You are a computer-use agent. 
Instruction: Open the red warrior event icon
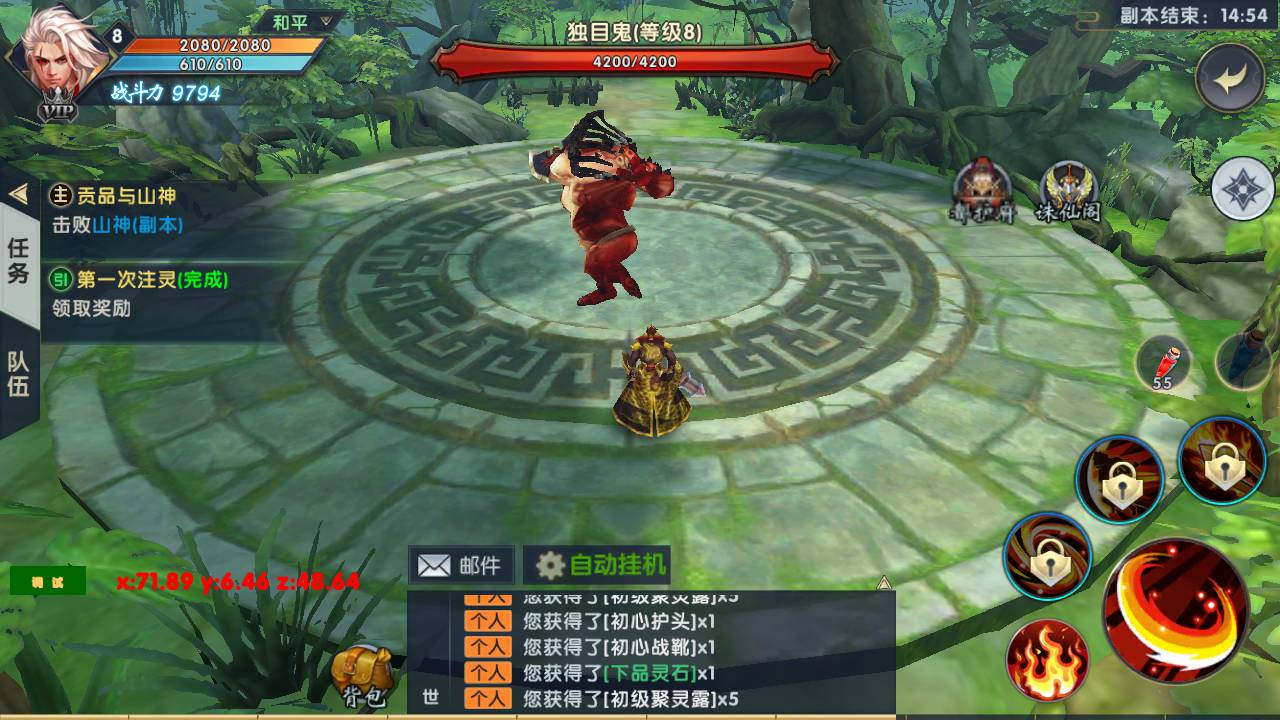coord(982,192)
